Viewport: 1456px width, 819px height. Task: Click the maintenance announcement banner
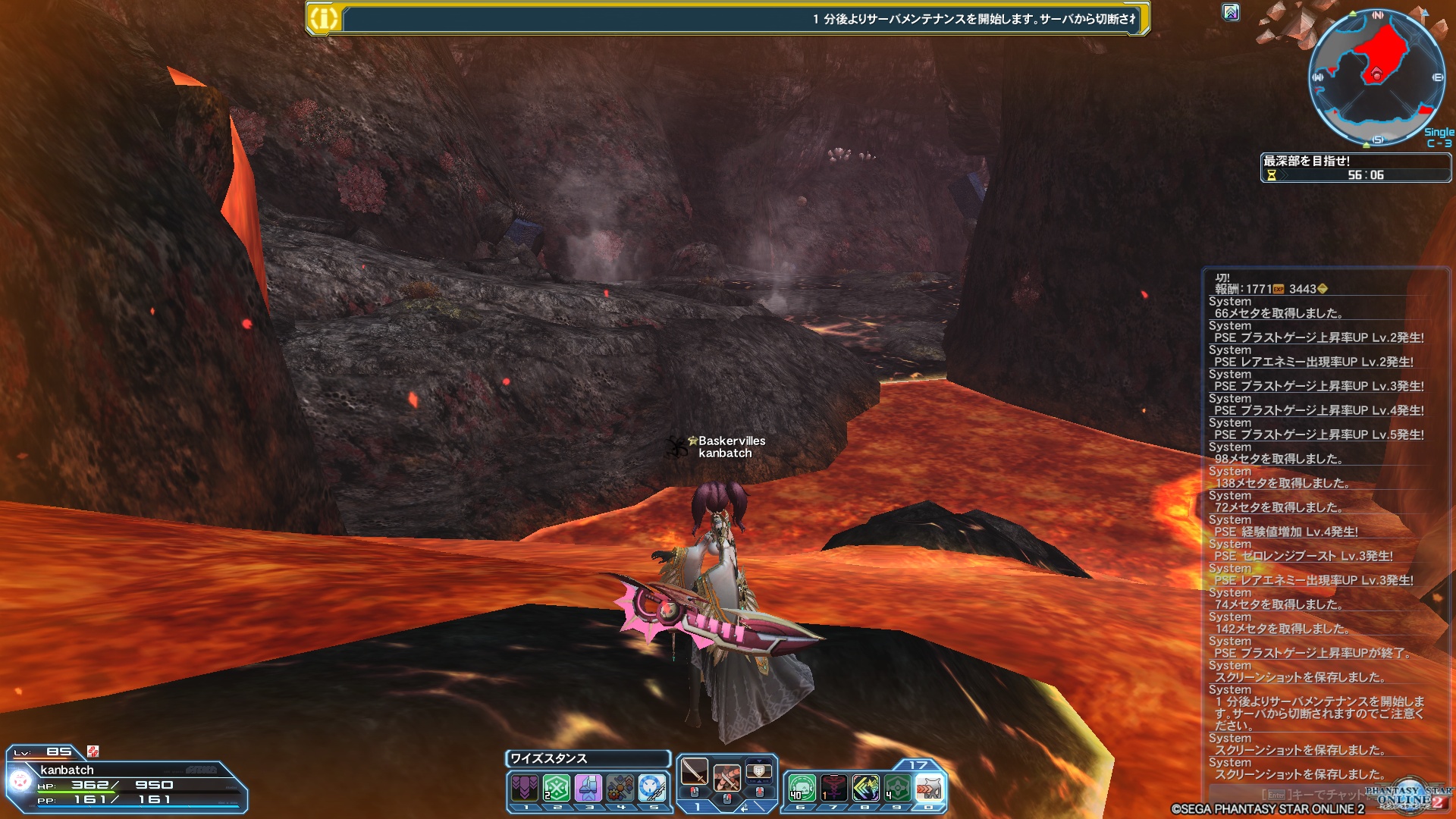728,18
